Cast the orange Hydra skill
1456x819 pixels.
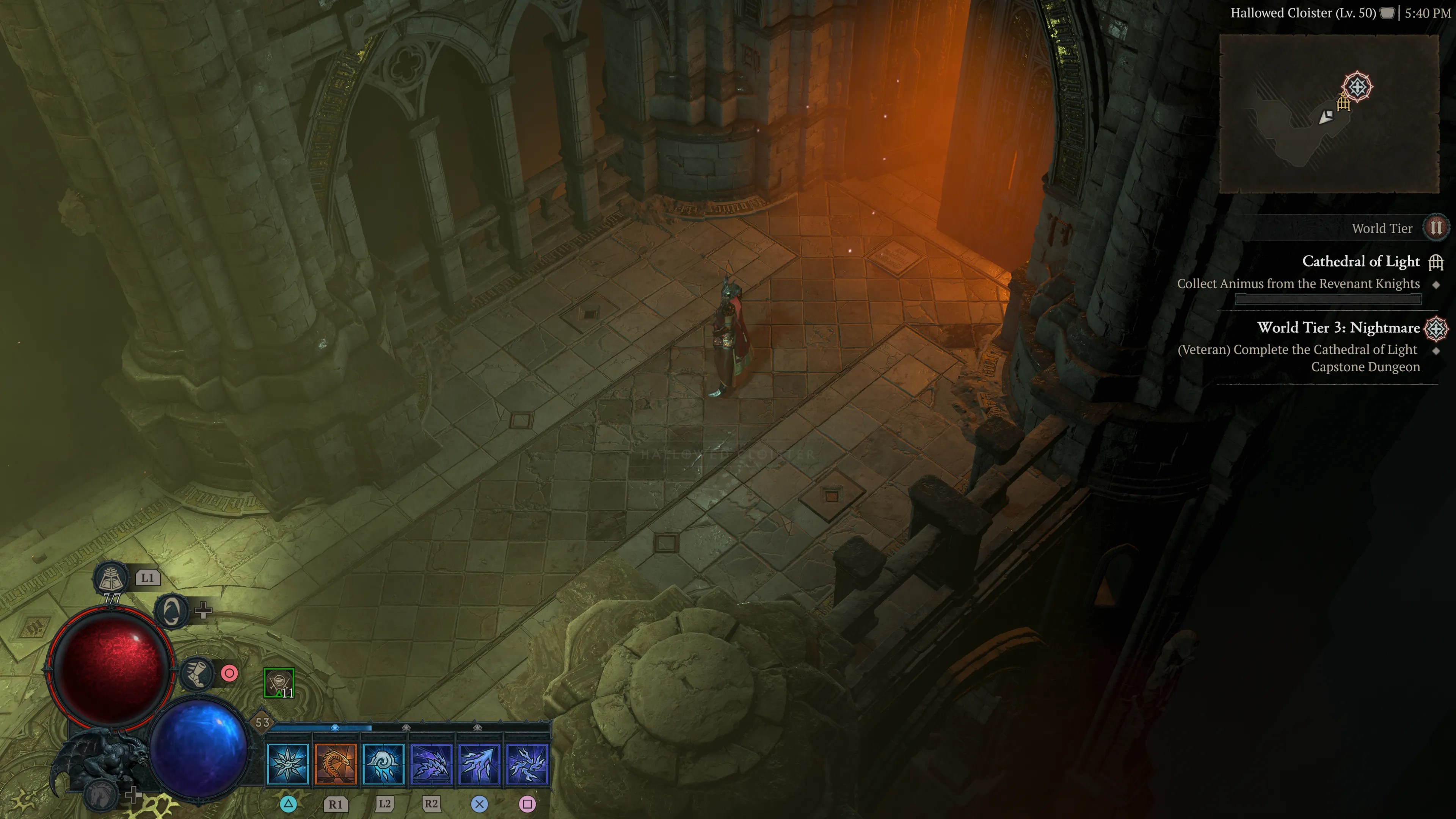(x=336, y=764)
